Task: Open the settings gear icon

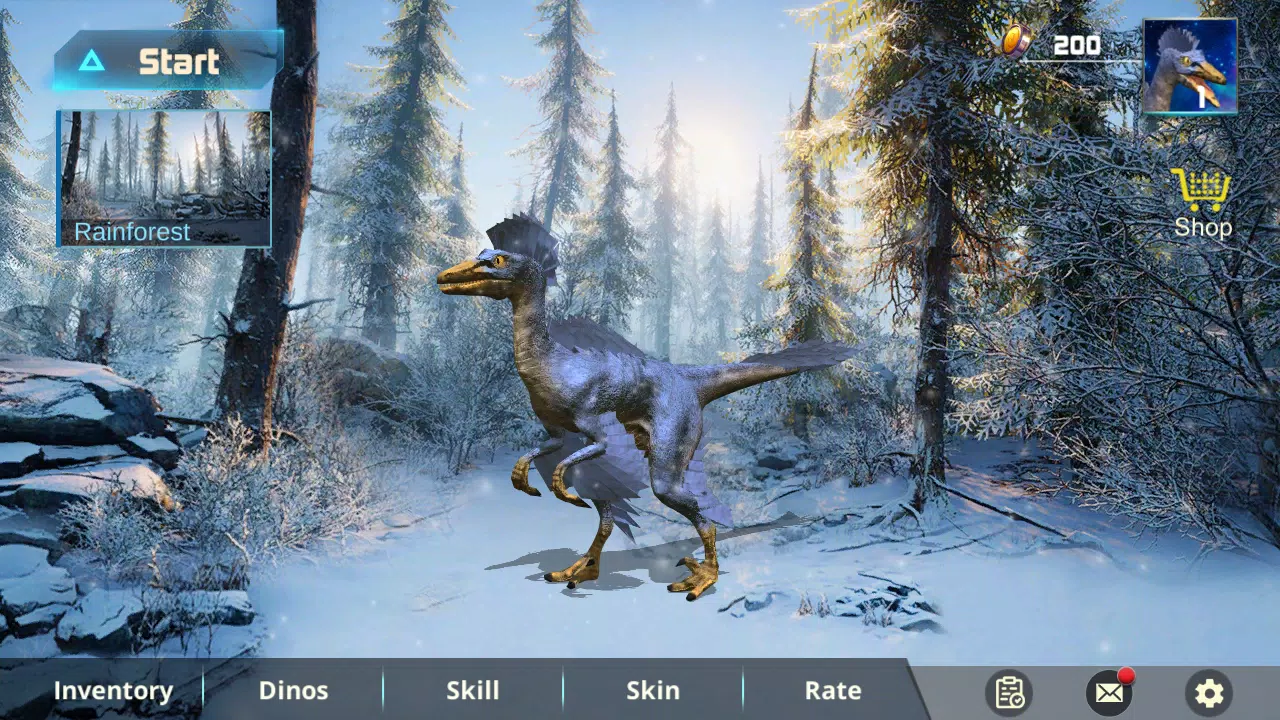Action: [1208, 692]
